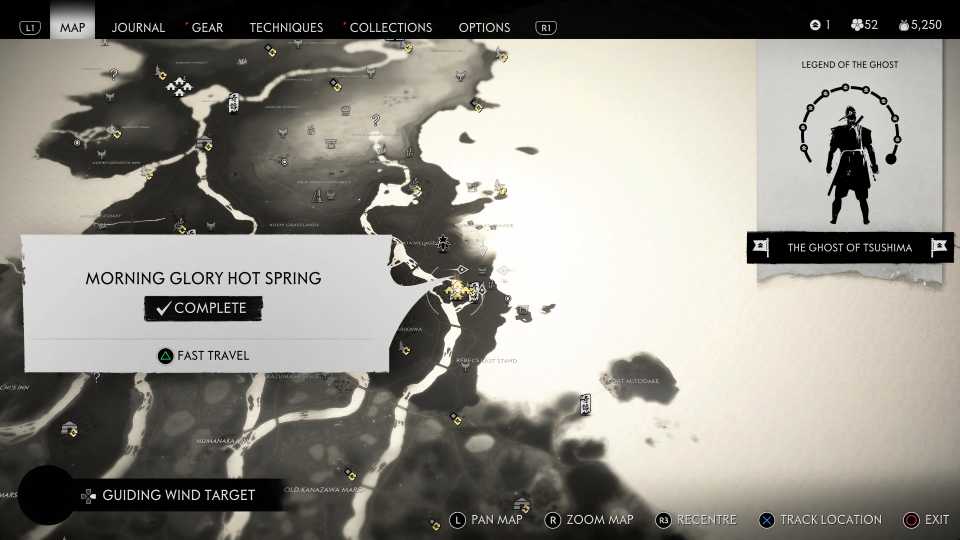Open the Gear tab
The width and height of the screenshot is (960, 540).
coord(207,27)
